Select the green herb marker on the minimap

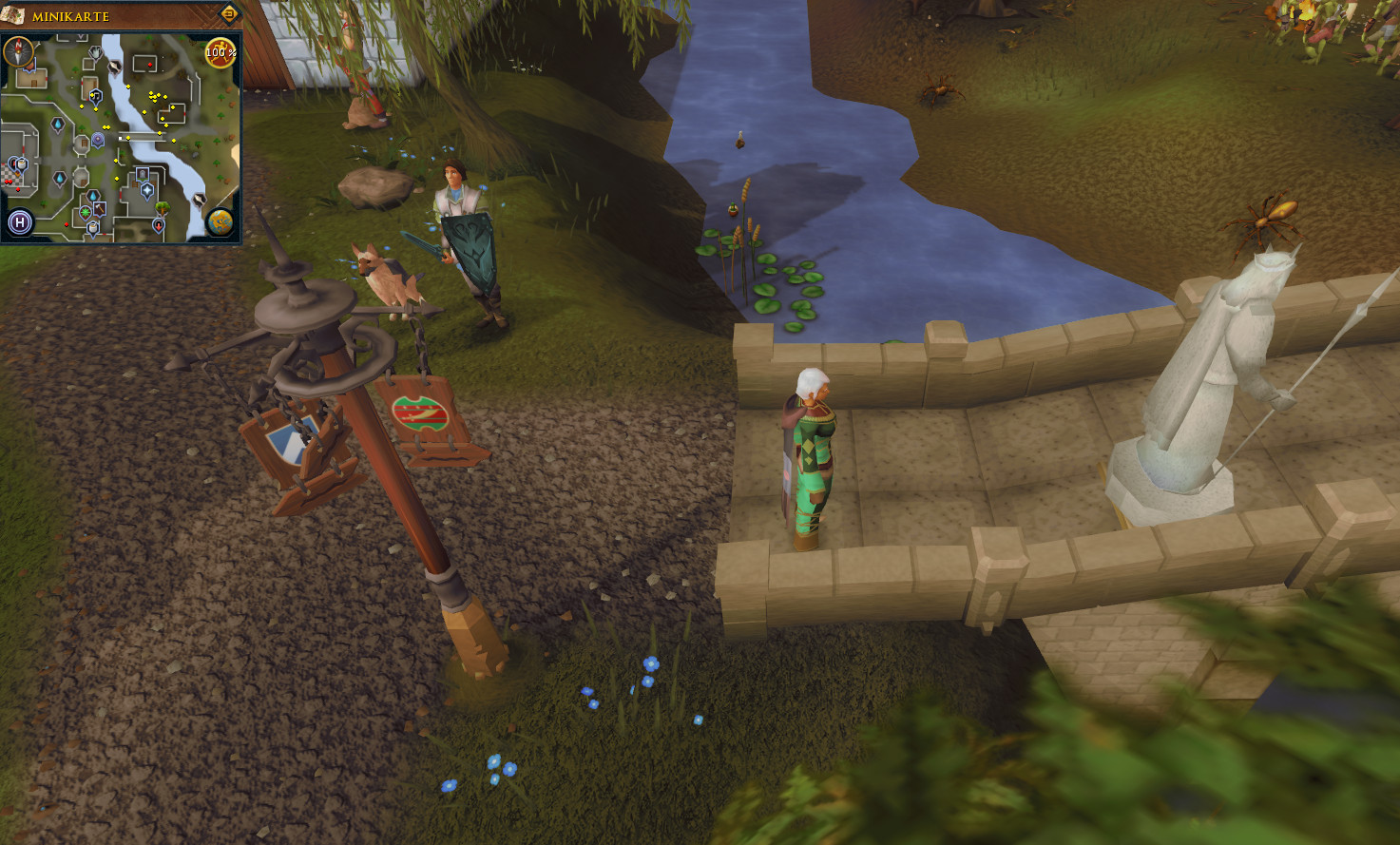click(x=86, y=213)
